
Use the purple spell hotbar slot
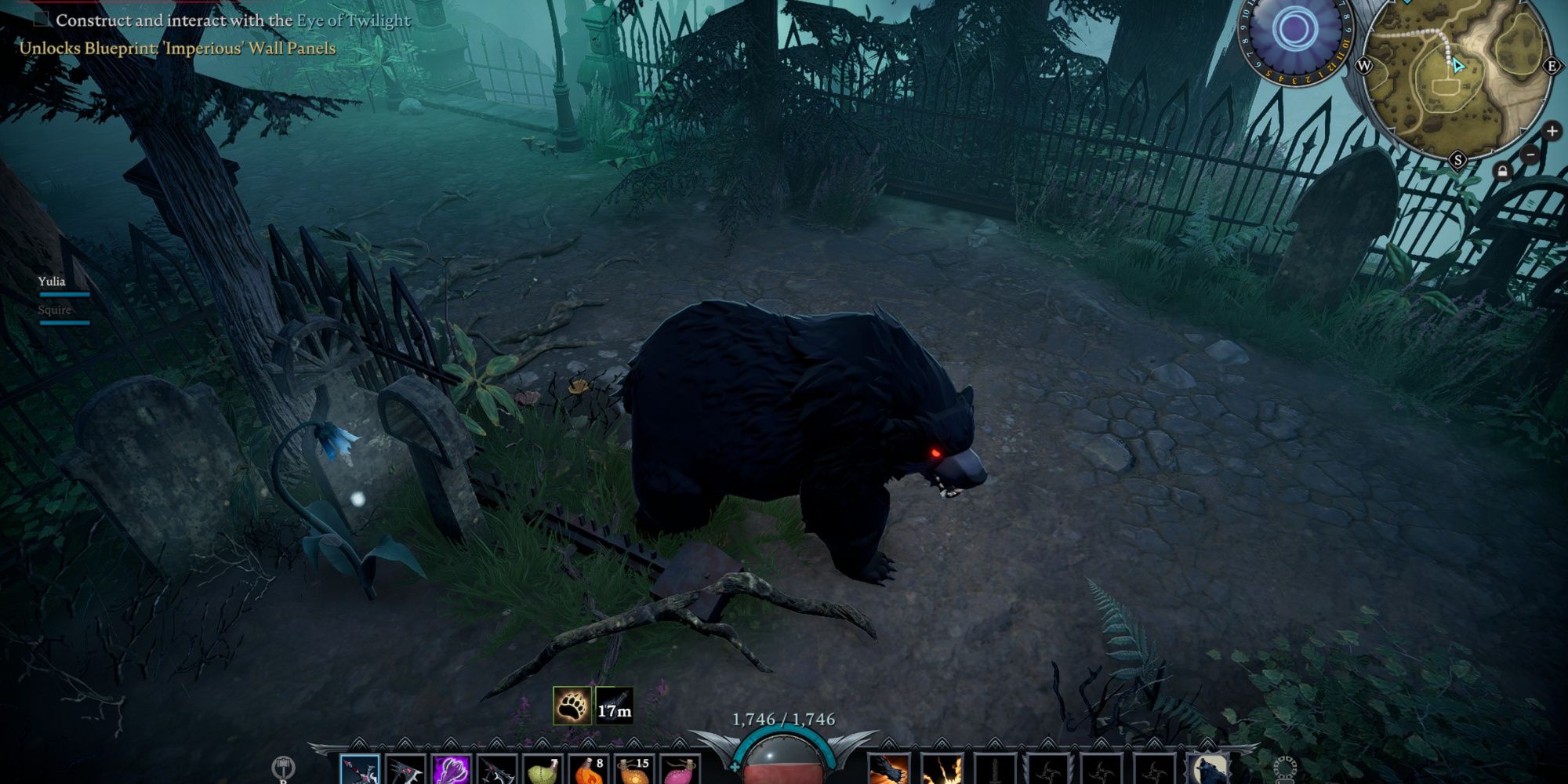pyautogui.click(x=452, y=770)
